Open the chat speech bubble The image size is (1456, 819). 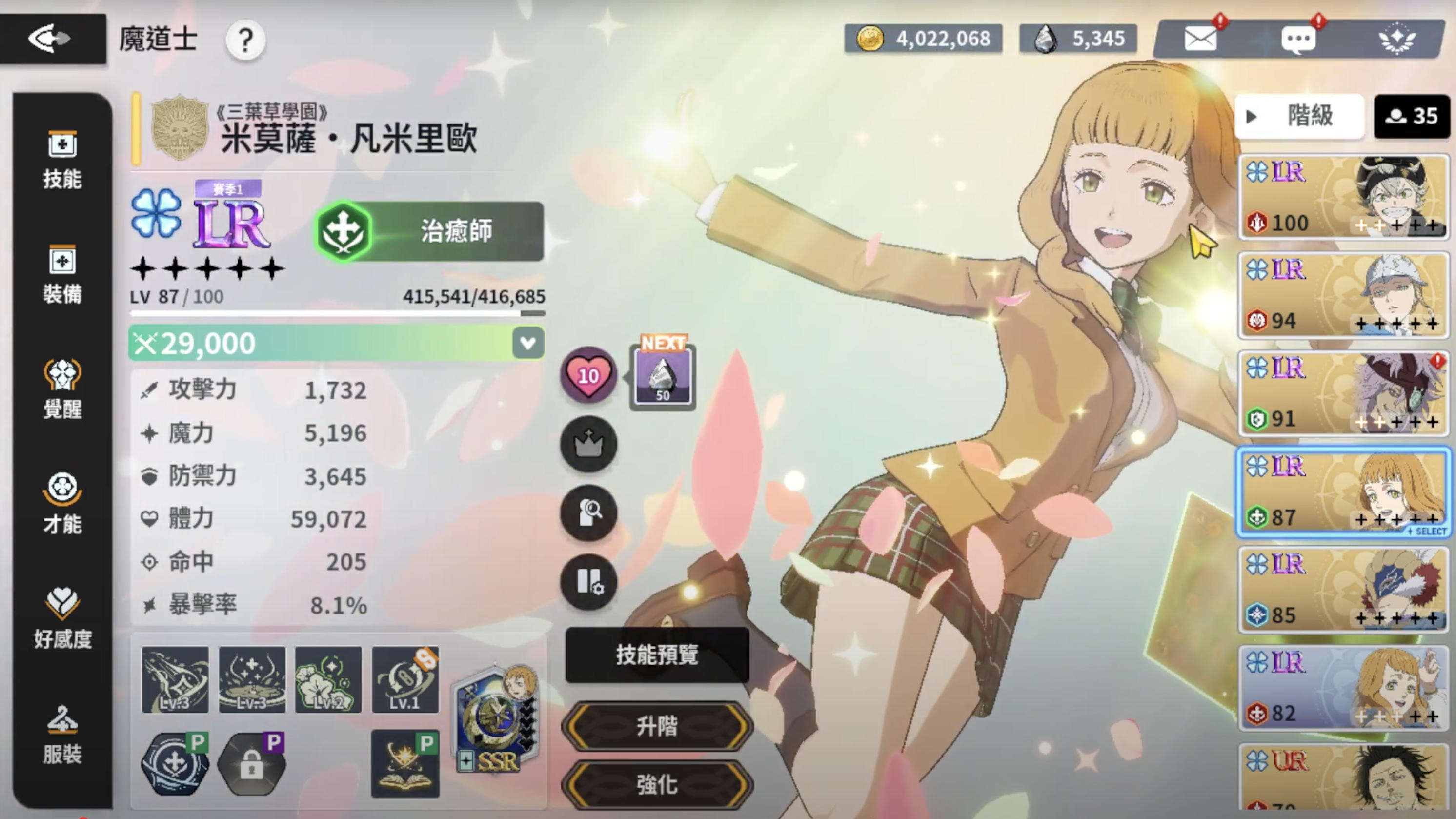click(x=1298, y=40)
